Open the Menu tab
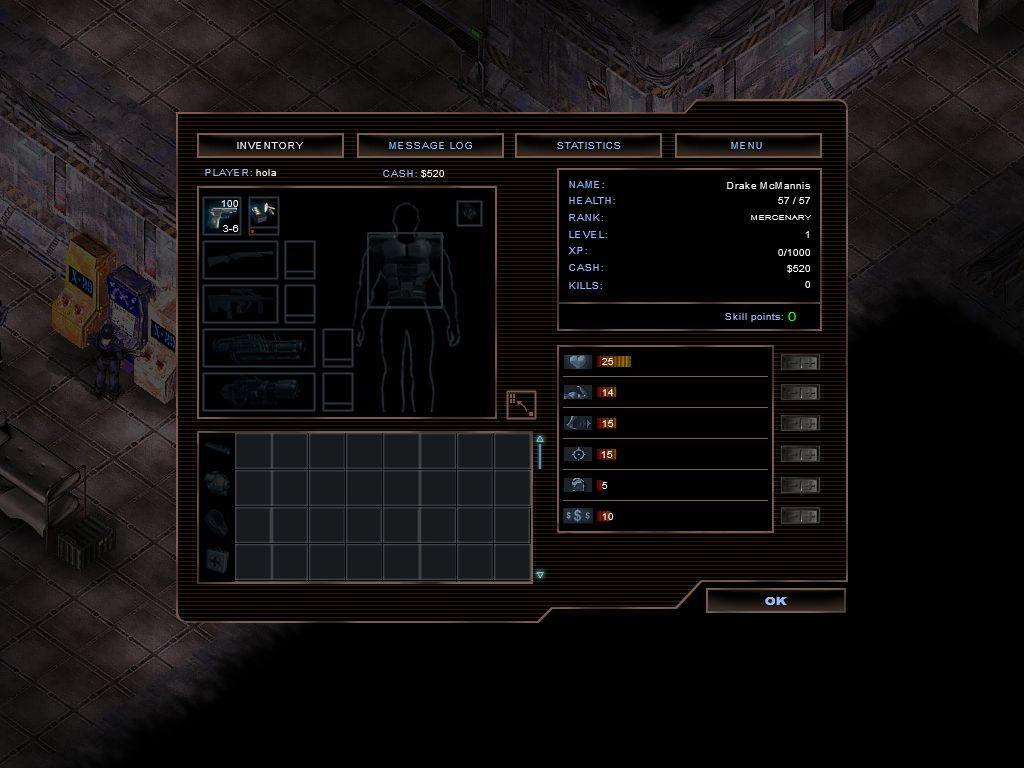The image size is (1024, 768). [x=747, y=146]
